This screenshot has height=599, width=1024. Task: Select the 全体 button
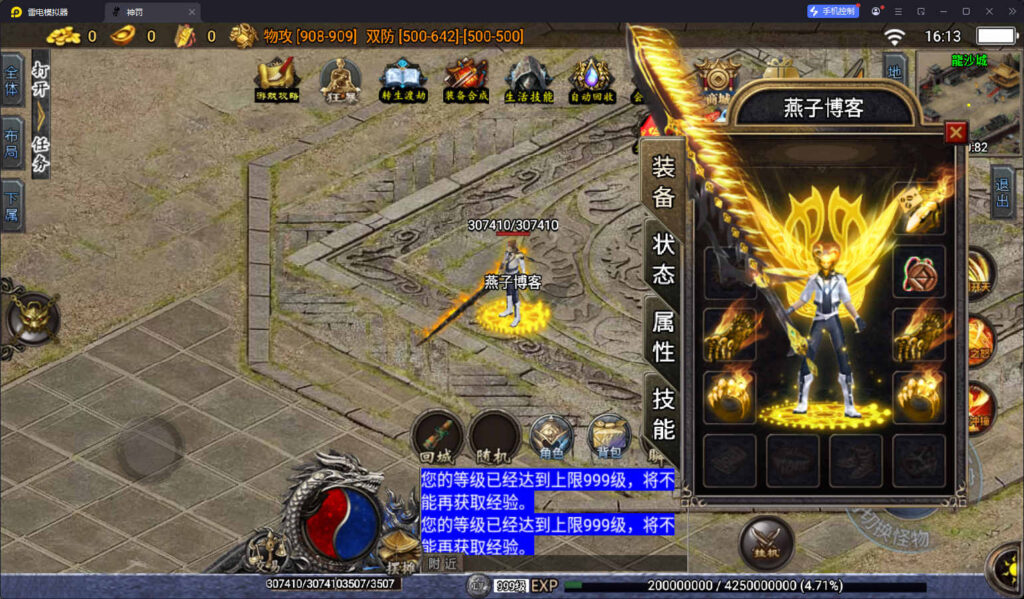point(12,80)
